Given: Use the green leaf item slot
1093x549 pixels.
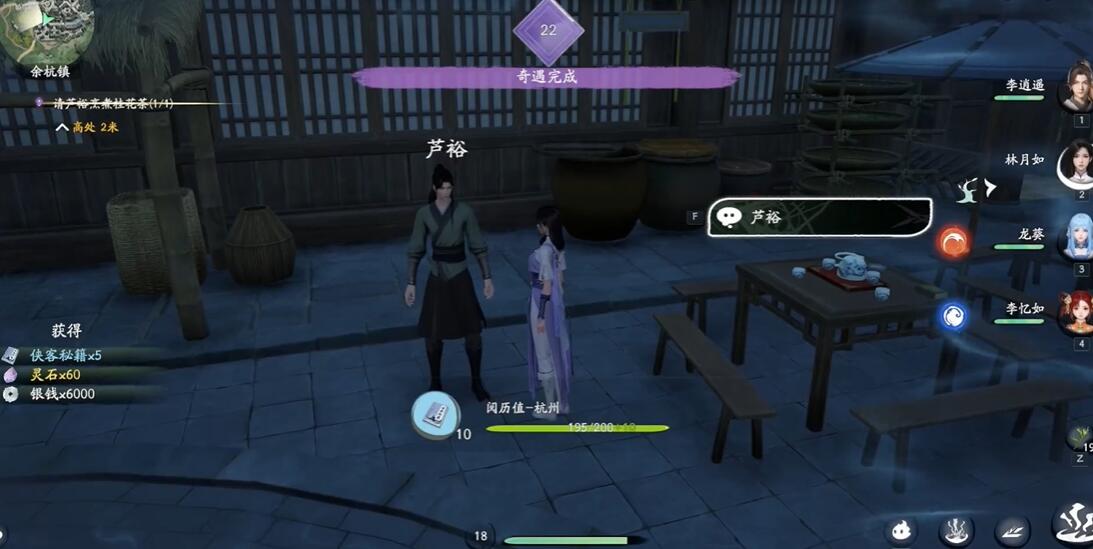Looking at the screenshot, I should [x=1080, y=438].
